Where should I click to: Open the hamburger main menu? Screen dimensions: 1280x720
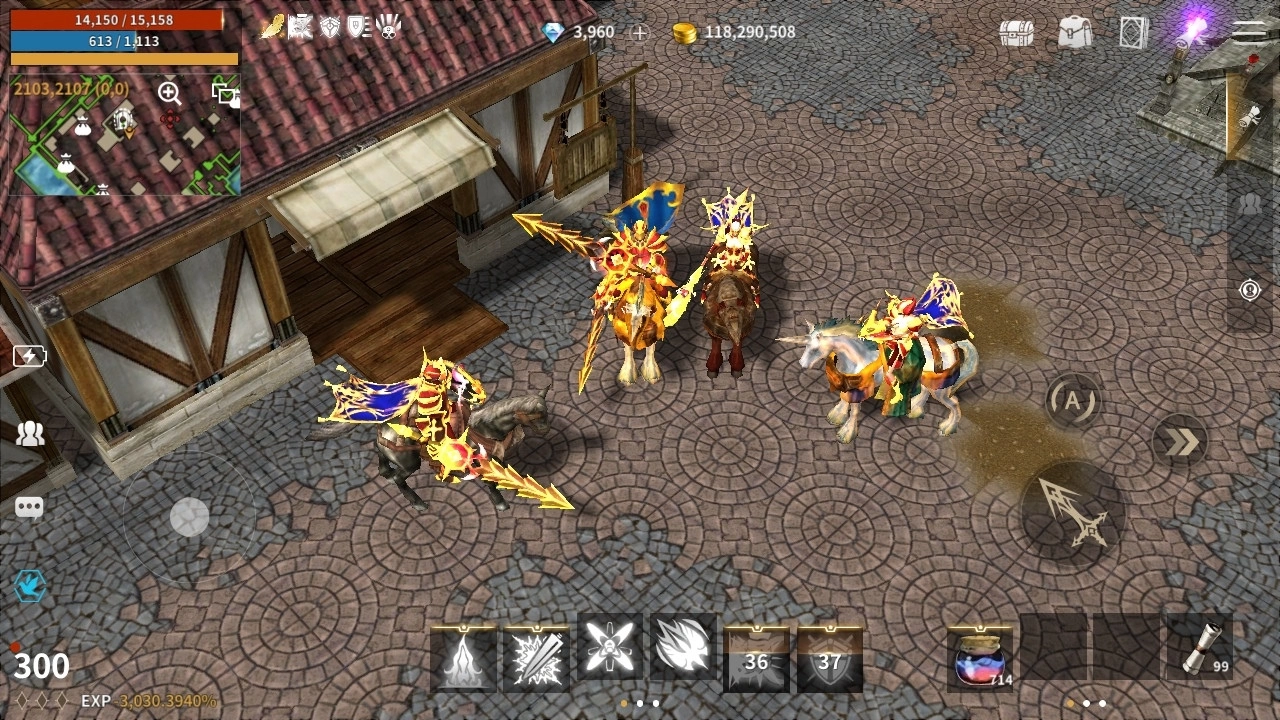1249,32
